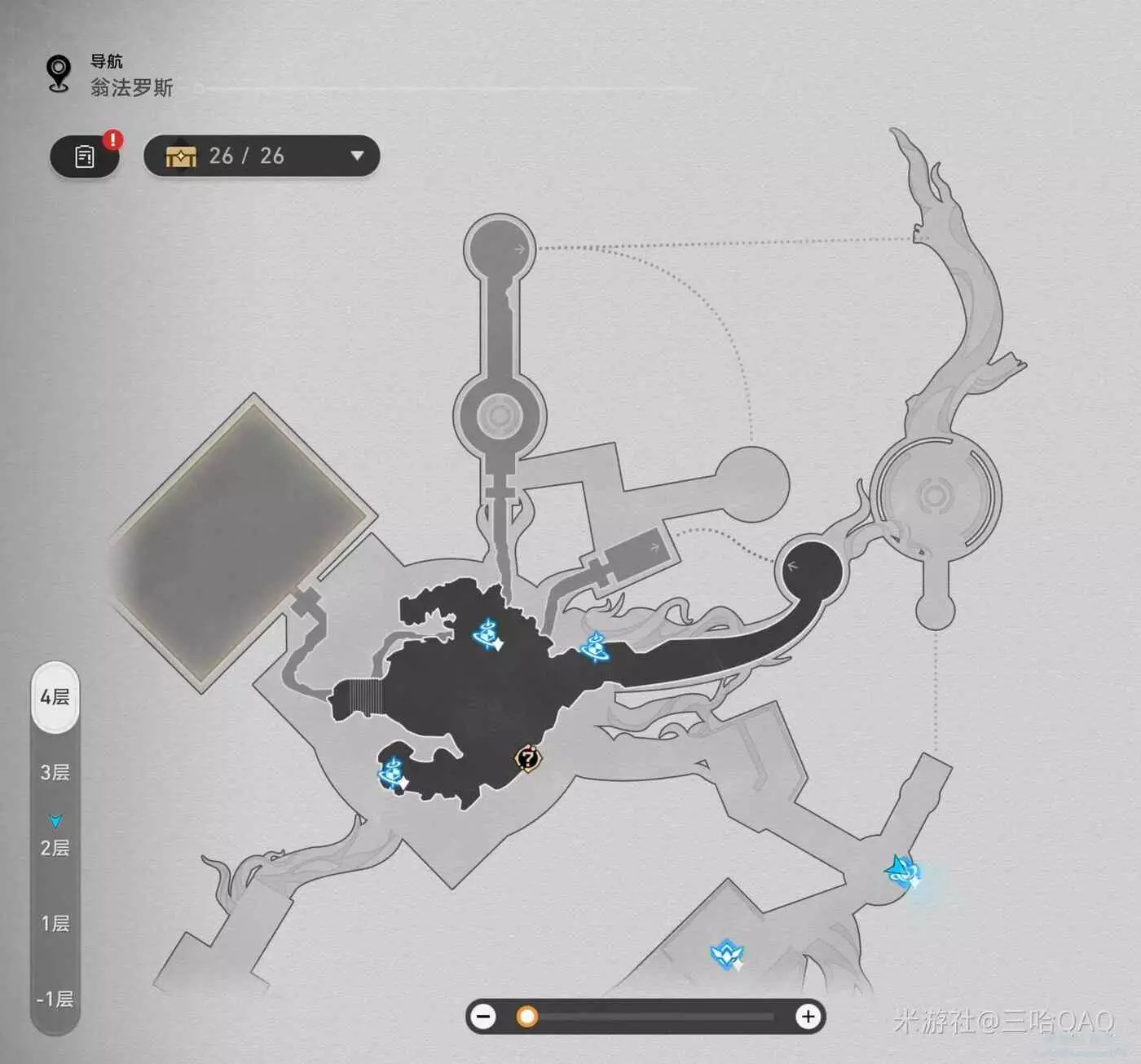
Task: Select floor 2层 on the floor selector
Action: pyautogui.click(x=55, y=848)
